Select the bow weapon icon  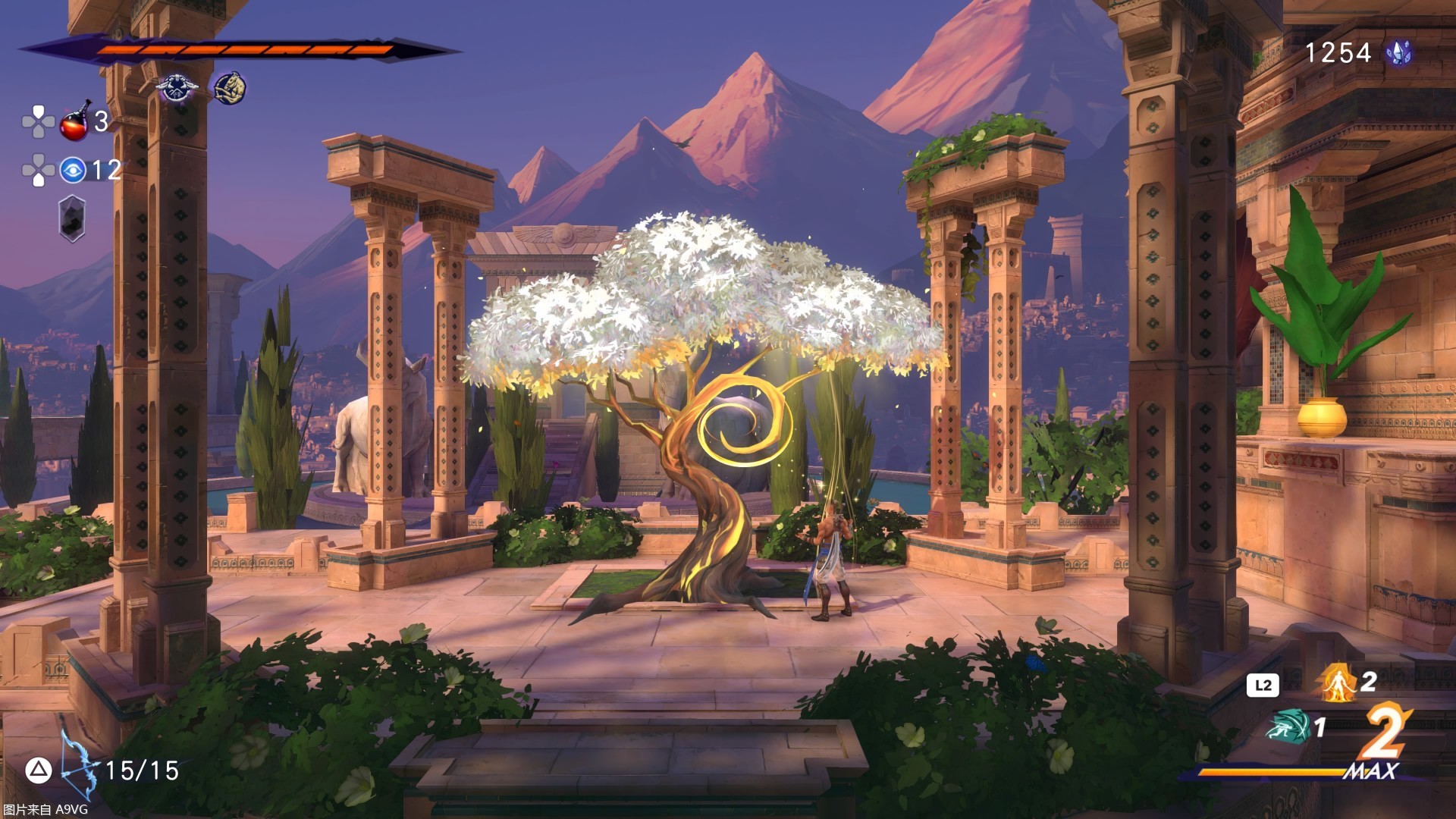[80, 766]
